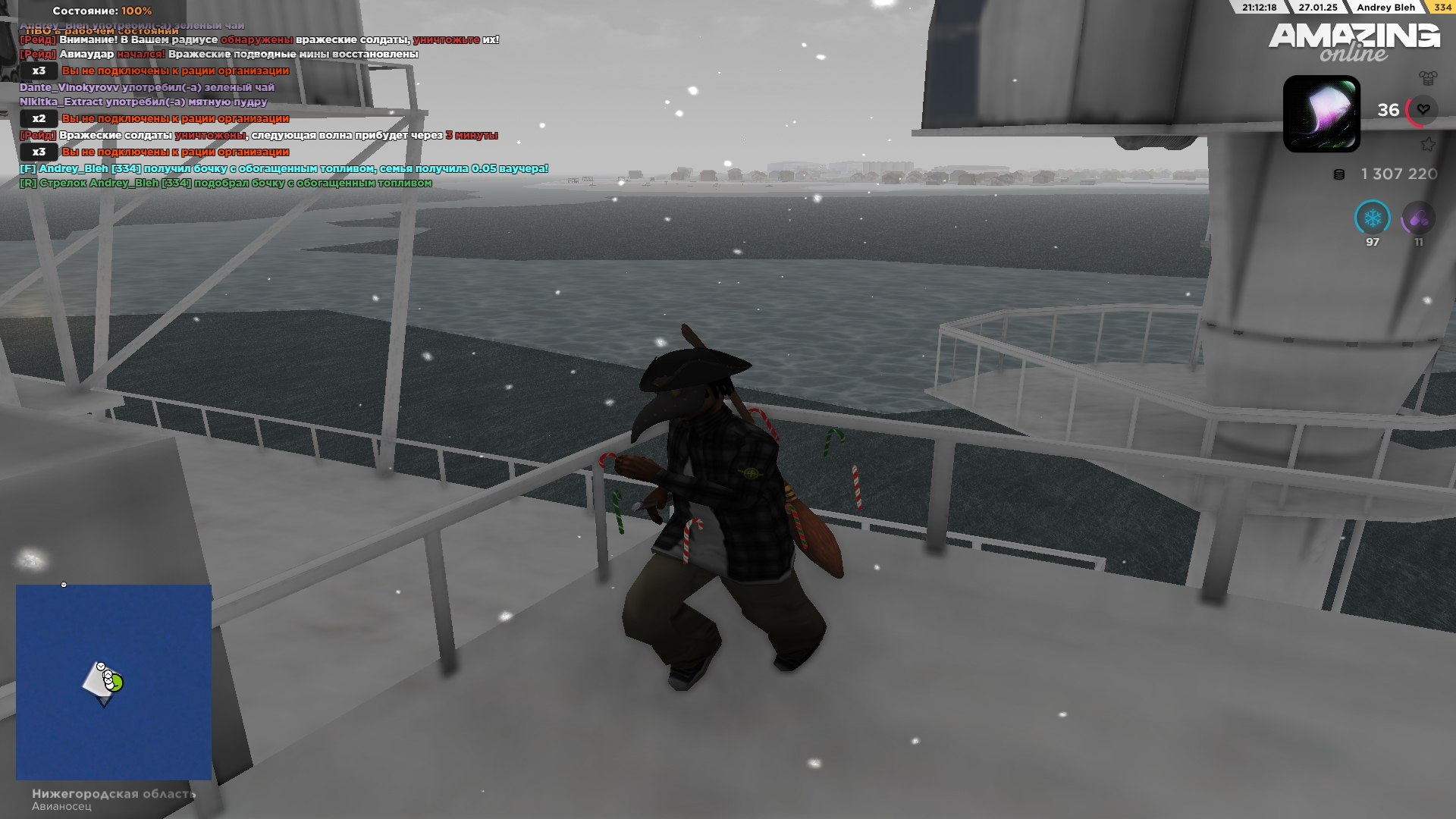Click the family chat message about the fuel barrel
1456x819 pixels.
pos(284,168)
